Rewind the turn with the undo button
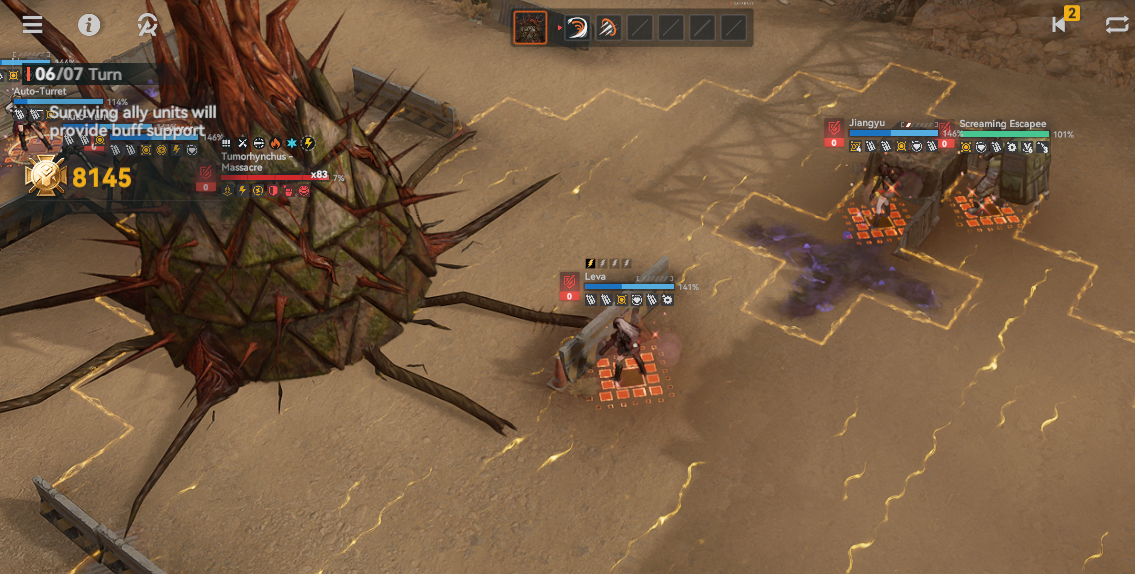This screenshot has width=1135, height=574. [1060, 25]
